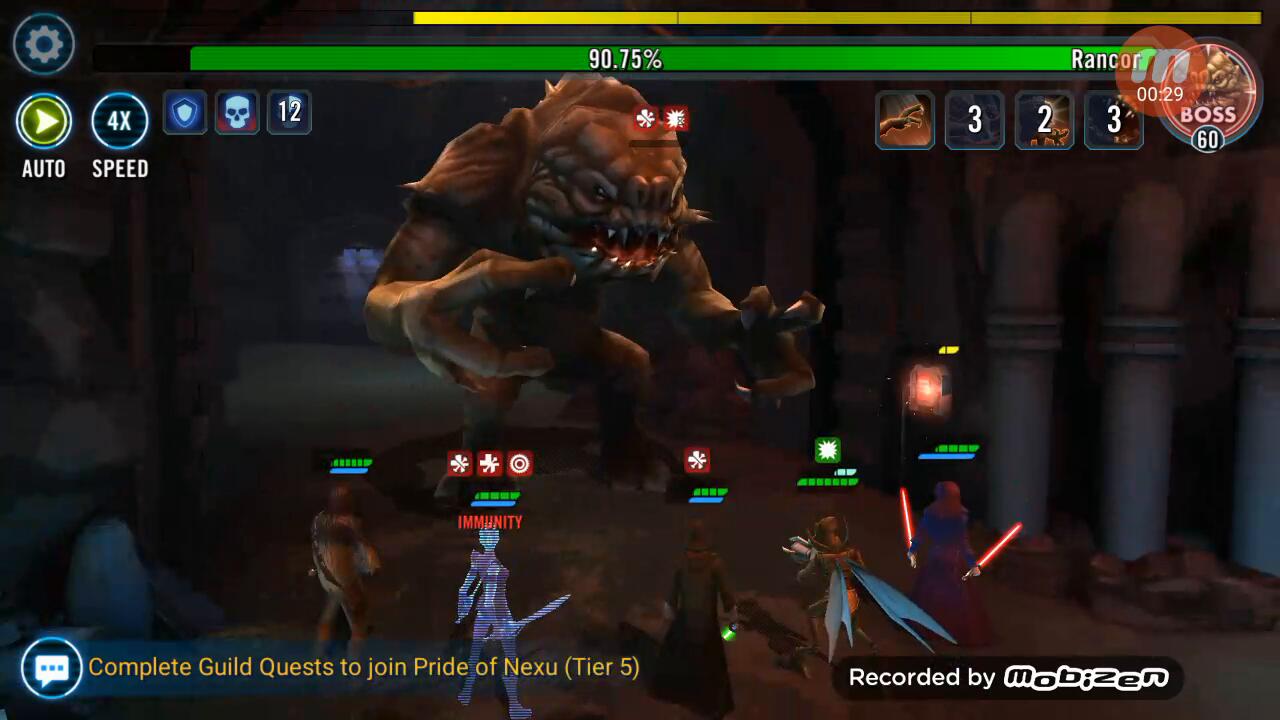View the Rancor claw swipe ability
1280x720 pixels.
[x=905, y=121]
